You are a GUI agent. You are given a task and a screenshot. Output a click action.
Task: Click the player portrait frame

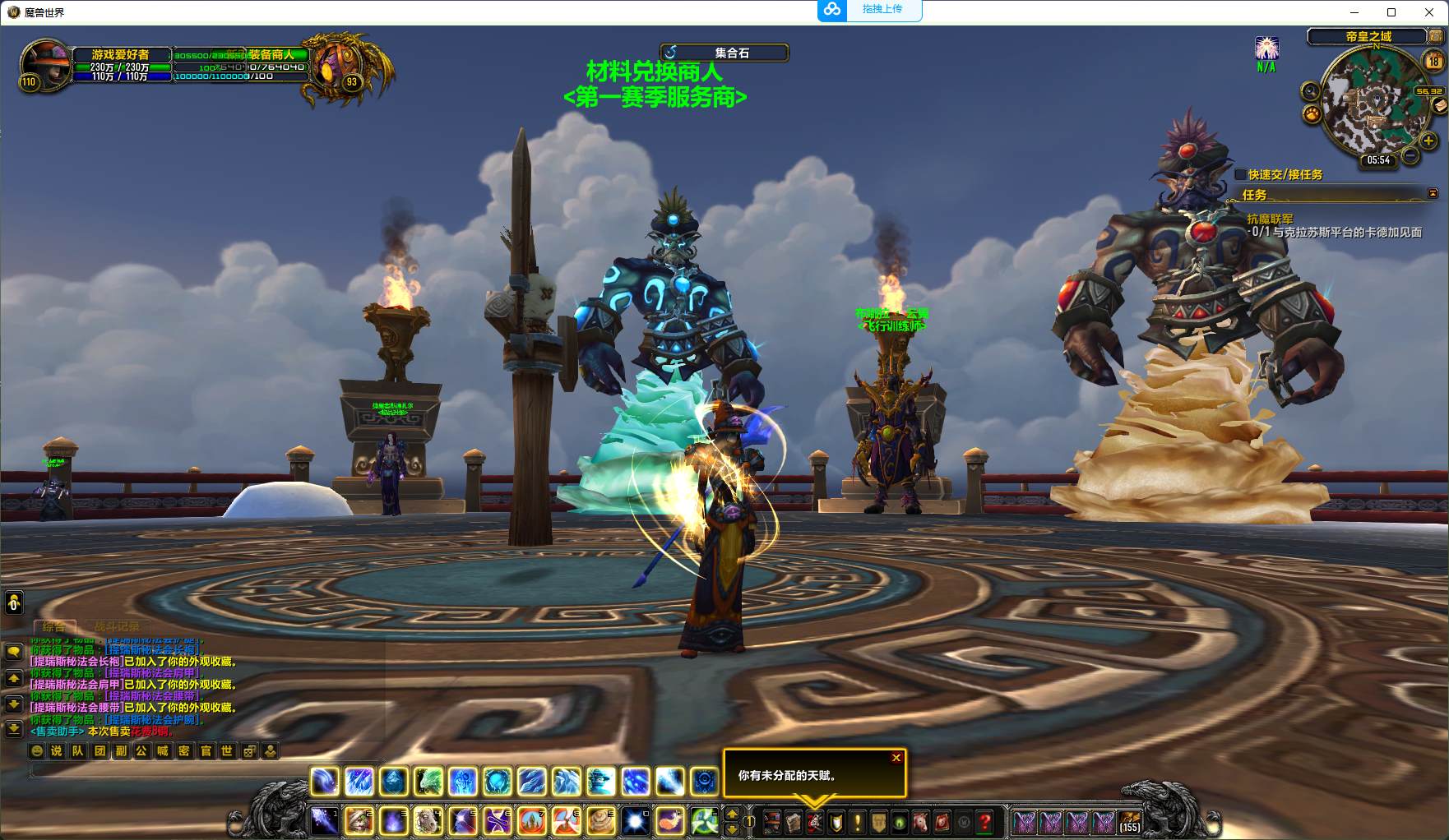coord(46,62)
